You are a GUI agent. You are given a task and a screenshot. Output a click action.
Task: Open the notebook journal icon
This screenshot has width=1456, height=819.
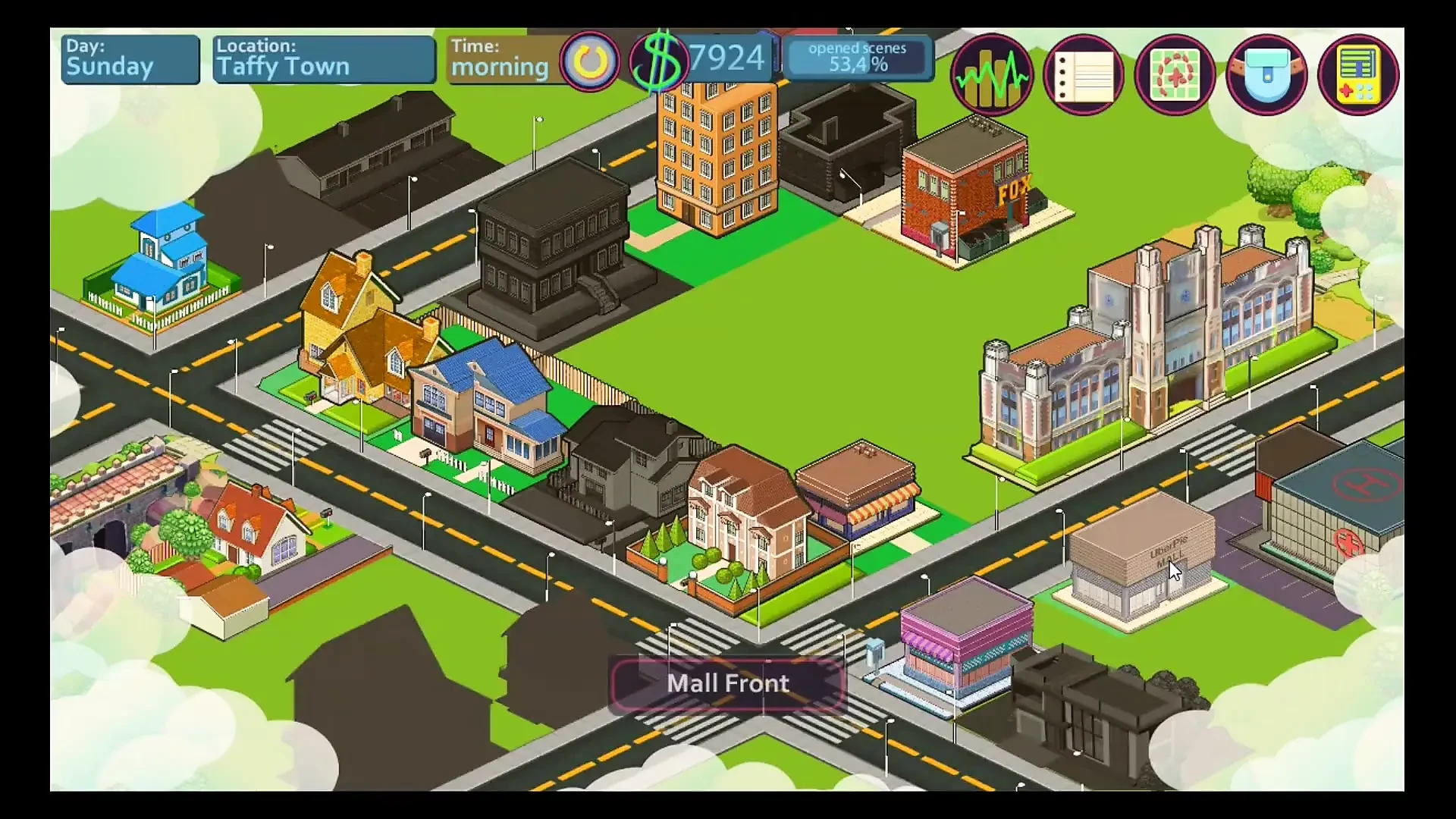[1083, 75]
